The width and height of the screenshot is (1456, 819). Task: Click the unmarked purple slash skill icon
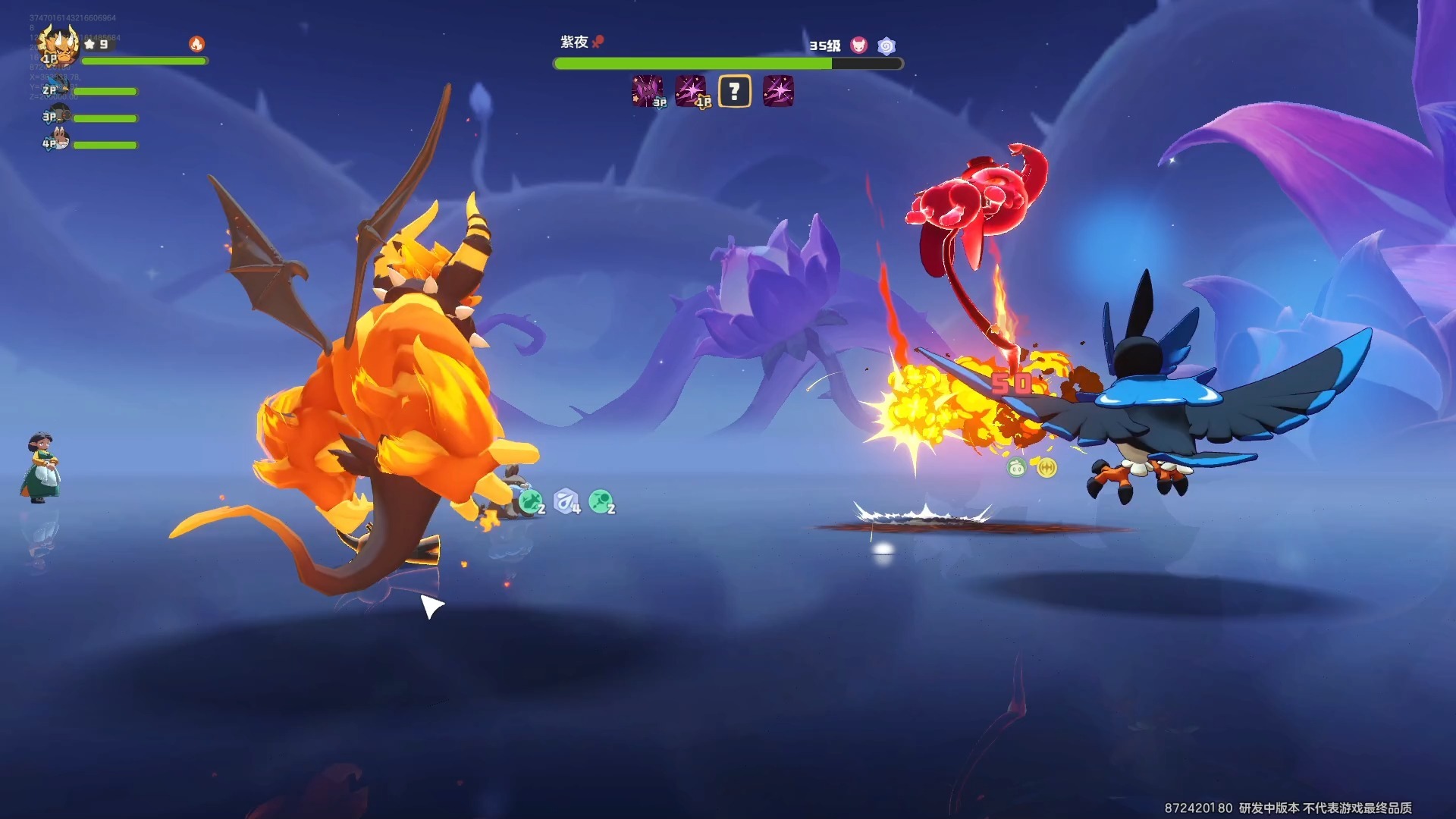tap(778, 92)
